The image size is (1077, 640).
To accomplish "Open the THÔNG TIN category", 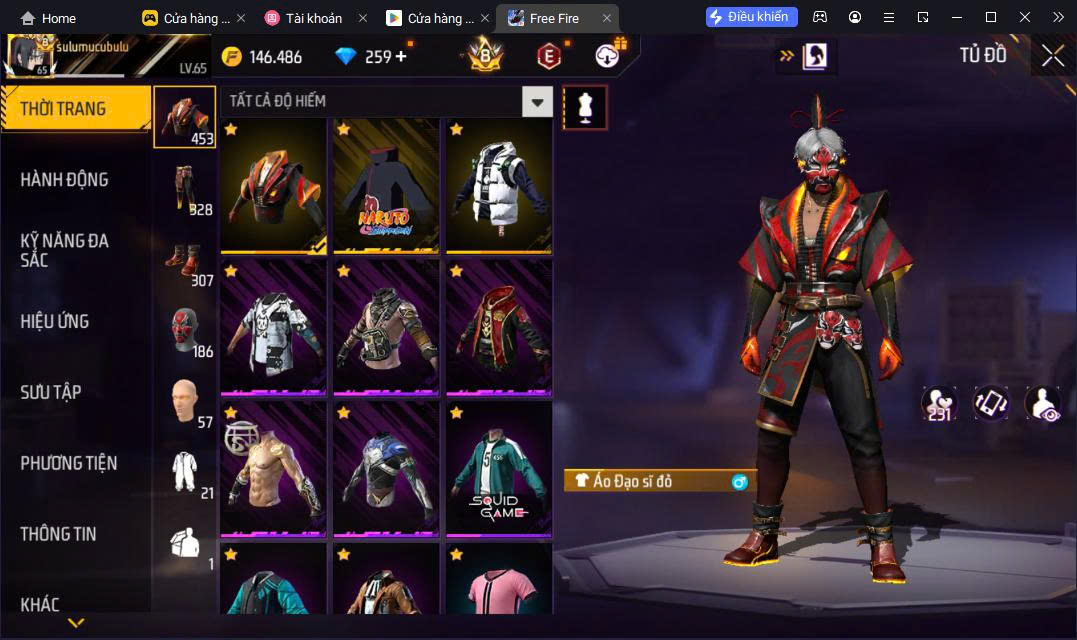I will tap(58, 534).
